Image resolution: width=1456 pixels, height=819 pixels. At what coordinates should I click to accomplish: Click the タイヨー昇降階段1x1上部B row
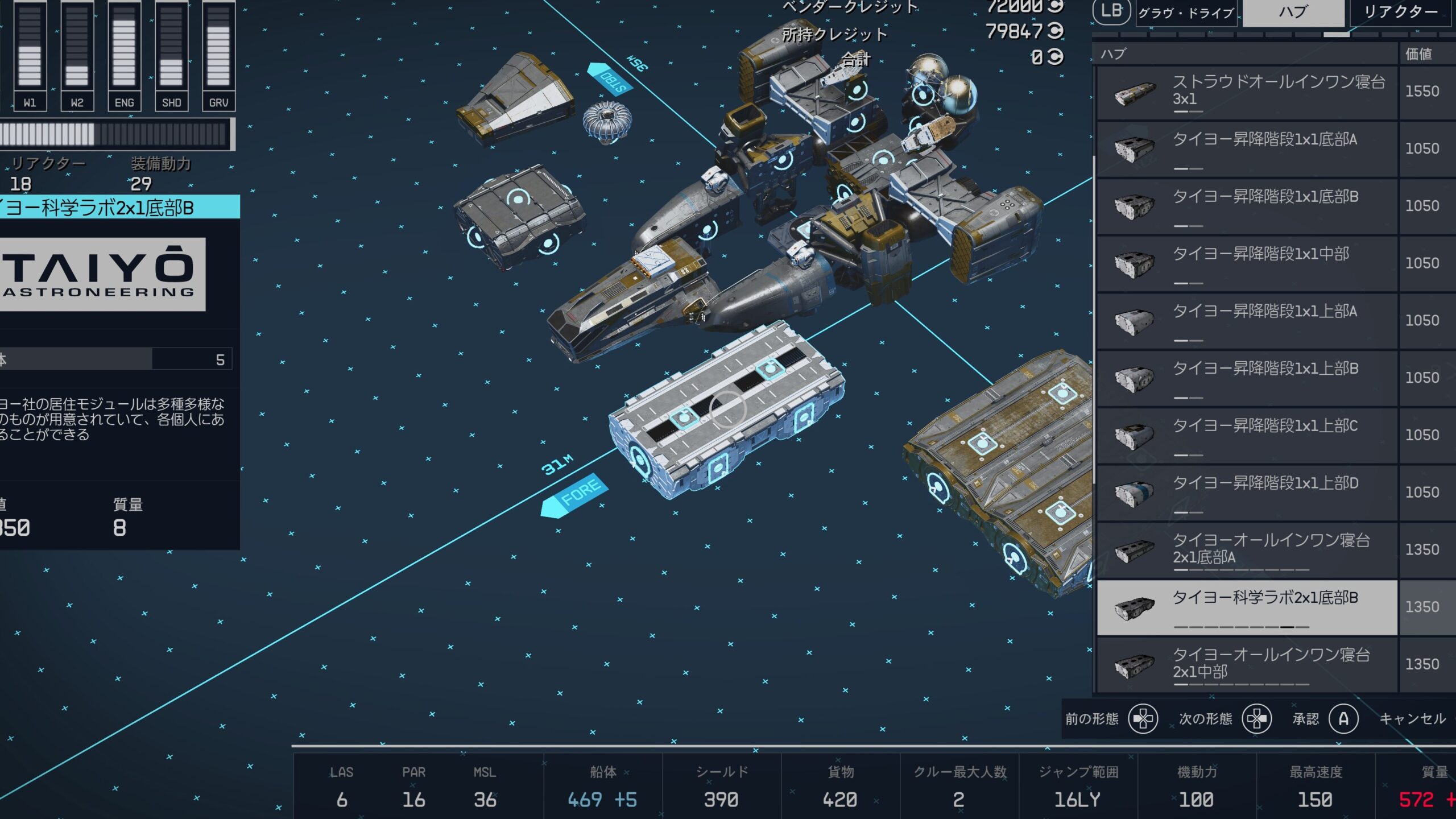[1247, 378]
